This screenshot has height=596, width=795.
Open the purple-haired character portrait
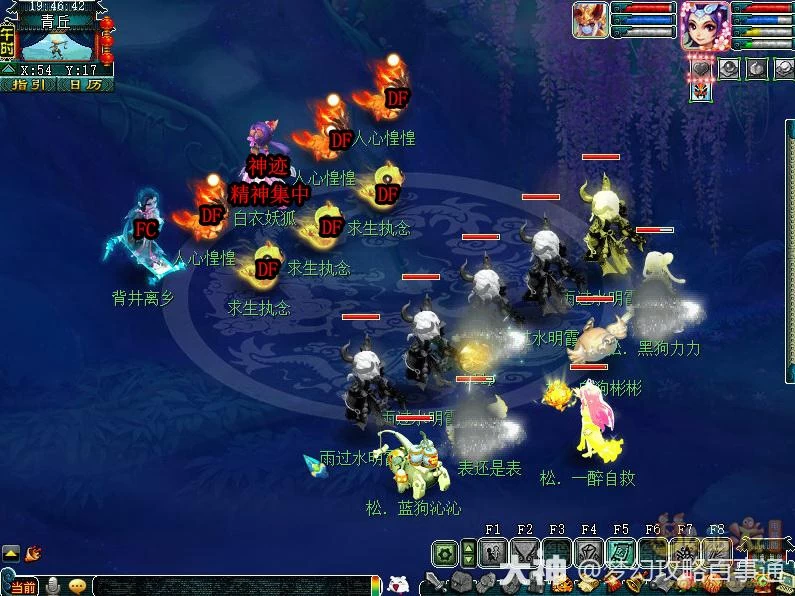pyautogui.click(x=704, y=25)
